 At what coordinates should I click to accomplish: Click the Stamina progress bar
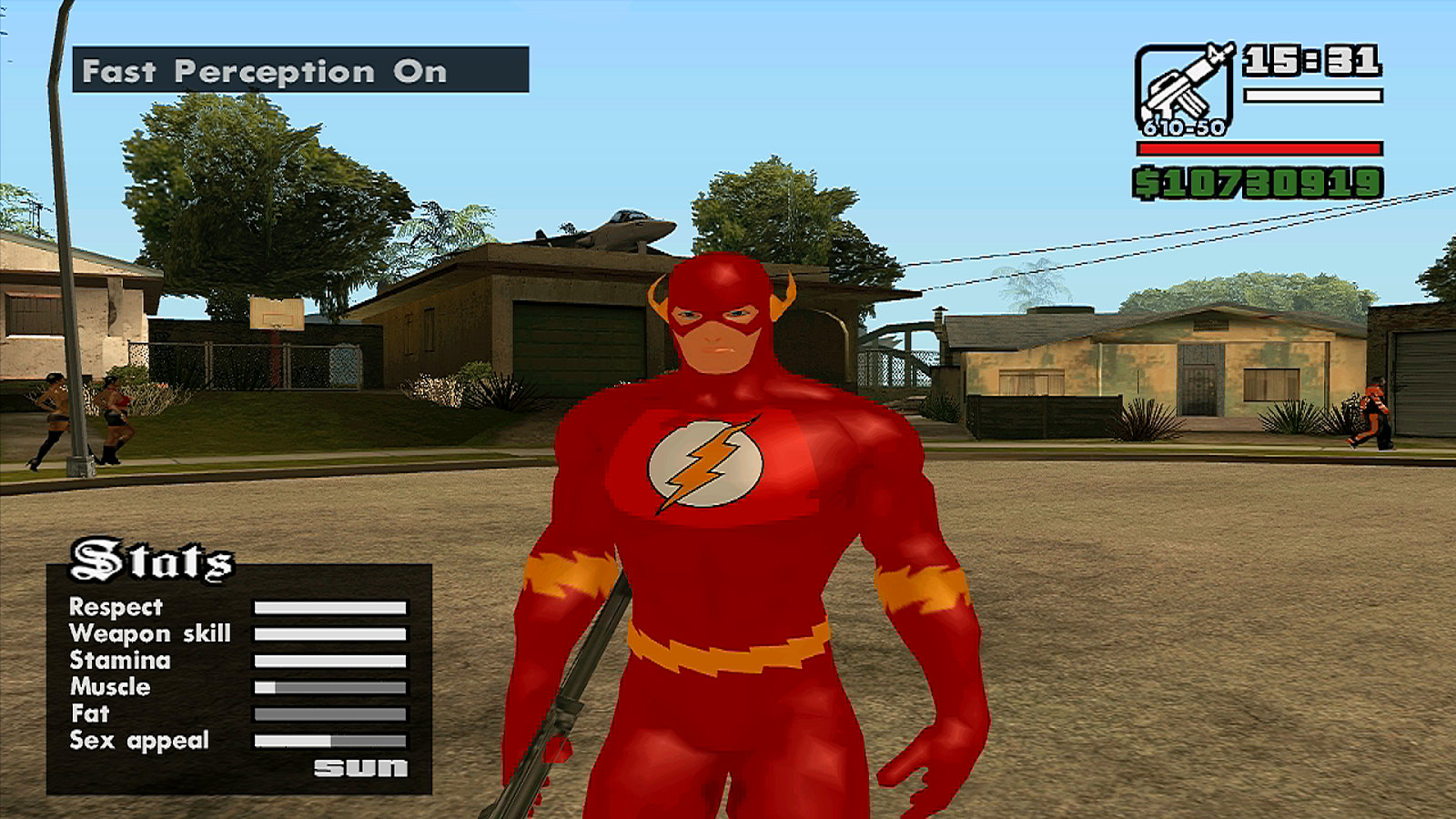tap(331, 661)
